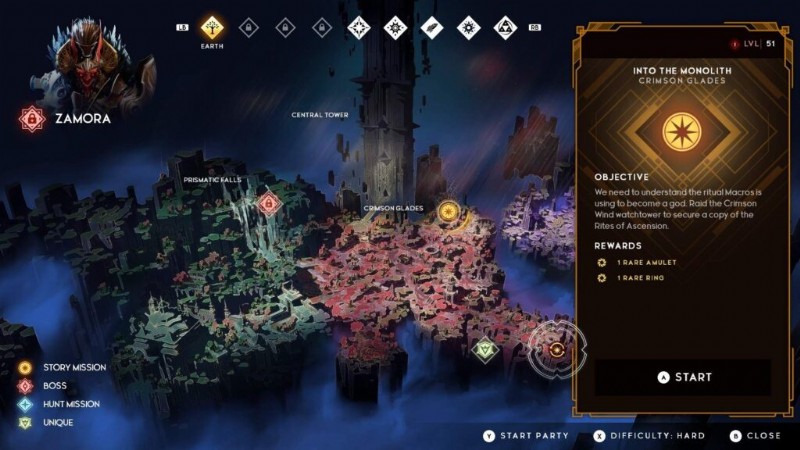The image size is (800, 450).
Task: Choose the locked Prismatic Falls boss marker
Action: pos(267,204)
